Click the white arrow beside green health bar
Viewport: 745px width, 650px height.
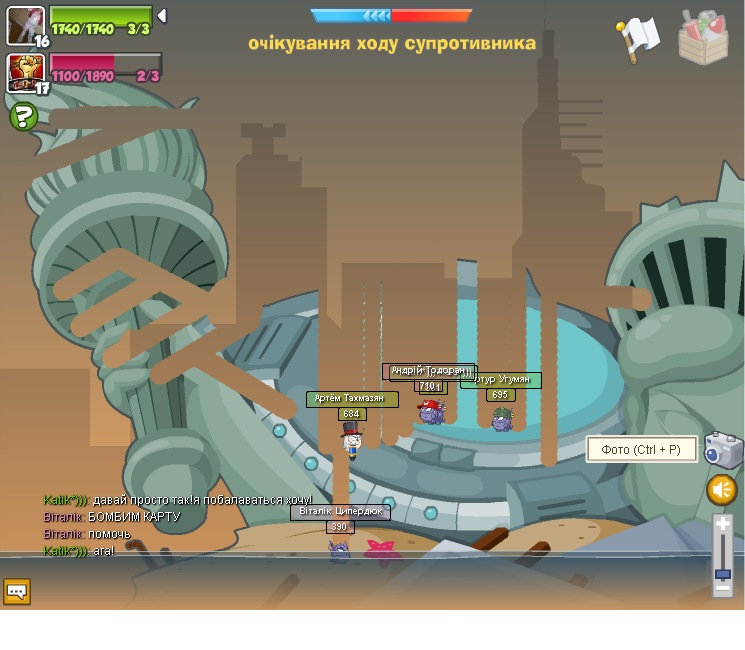(162, 16)
